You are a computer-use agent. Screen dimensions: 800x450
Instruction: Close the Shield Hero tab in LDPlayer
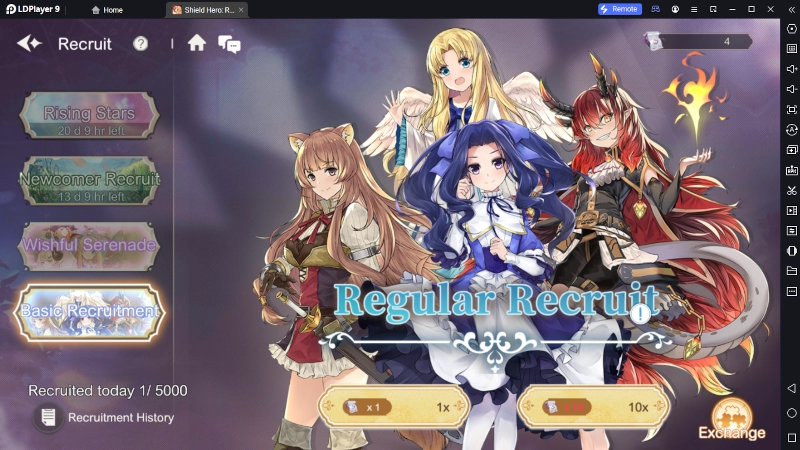point(240,9)
